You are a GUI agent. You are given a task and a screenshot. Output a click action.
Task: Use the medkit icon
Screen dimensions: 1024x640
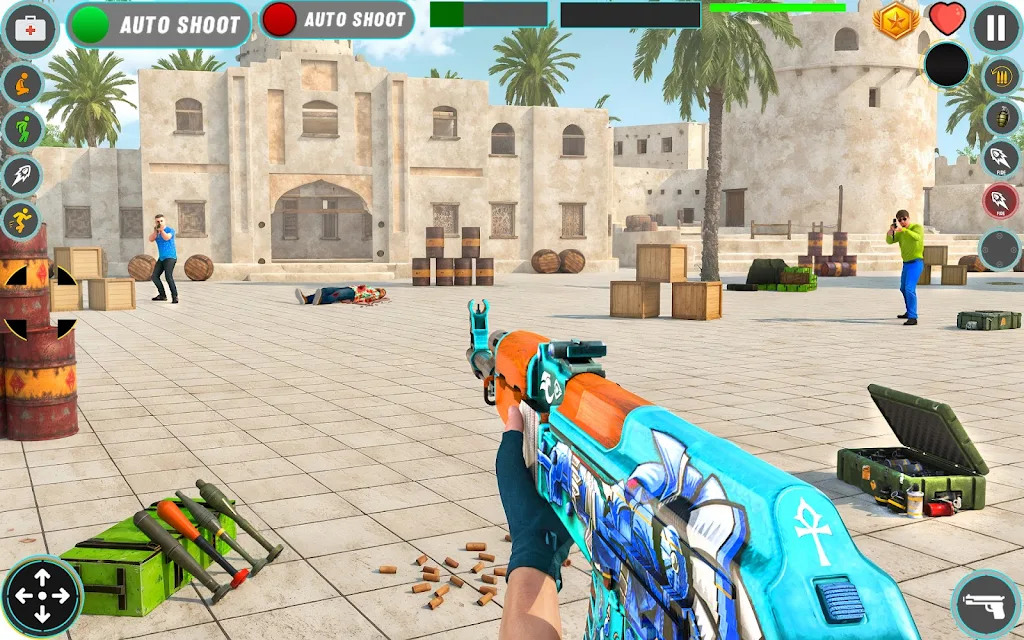31,29
